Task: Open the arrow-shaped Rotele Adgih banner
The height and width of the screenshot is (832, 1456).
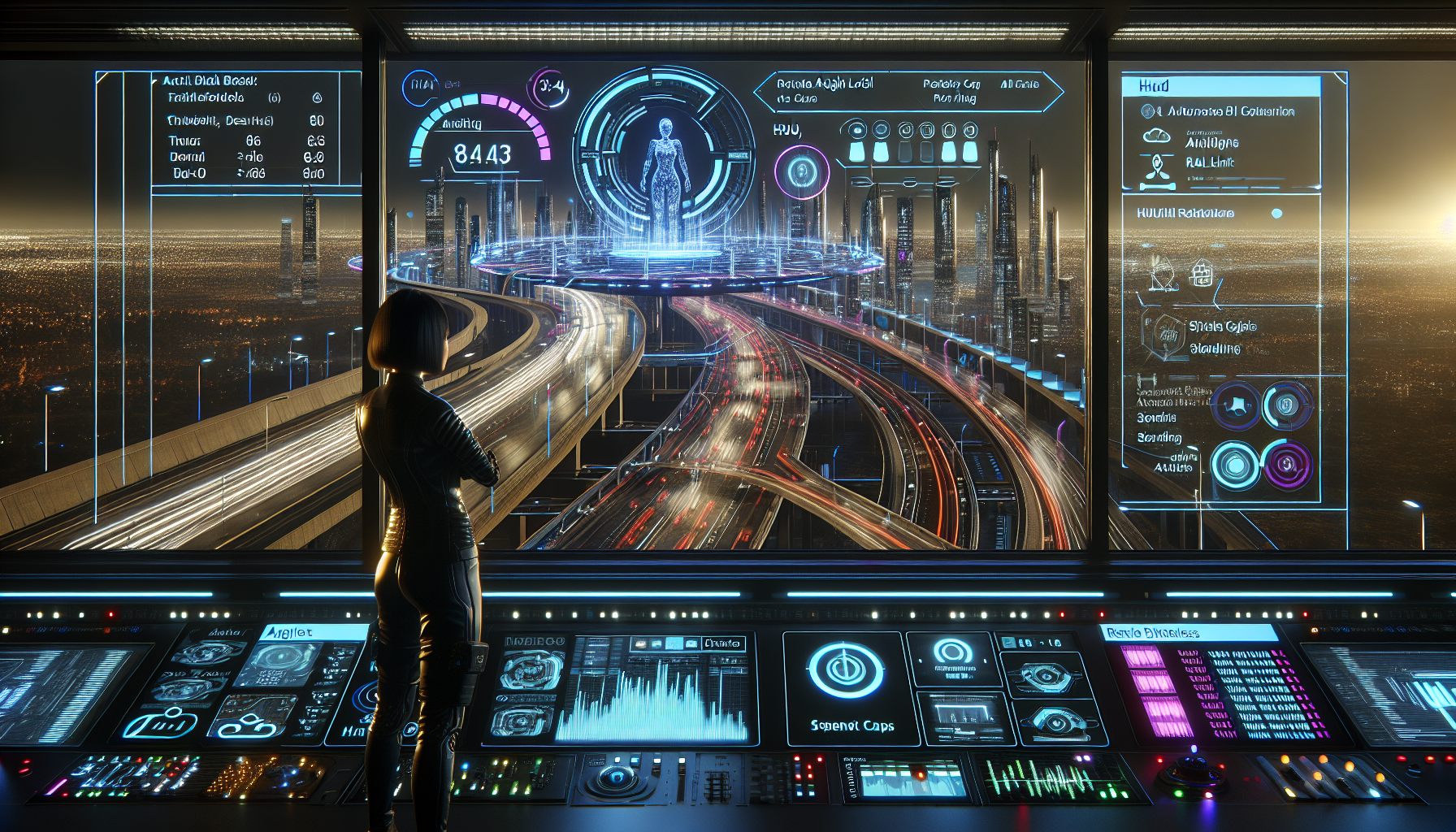Action: click(908, 91)
